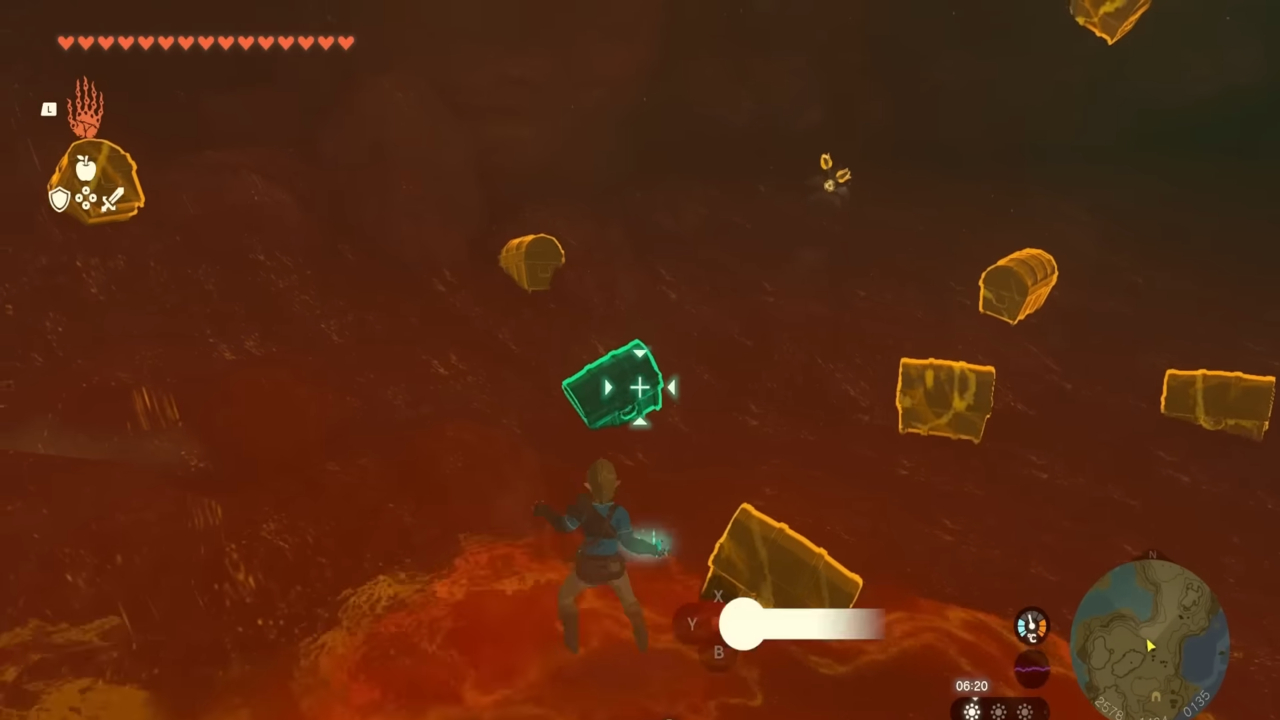Screen dimensions: 1280x720
Task: Click the downward triangle below the reticle
Action: pos(640,424)
